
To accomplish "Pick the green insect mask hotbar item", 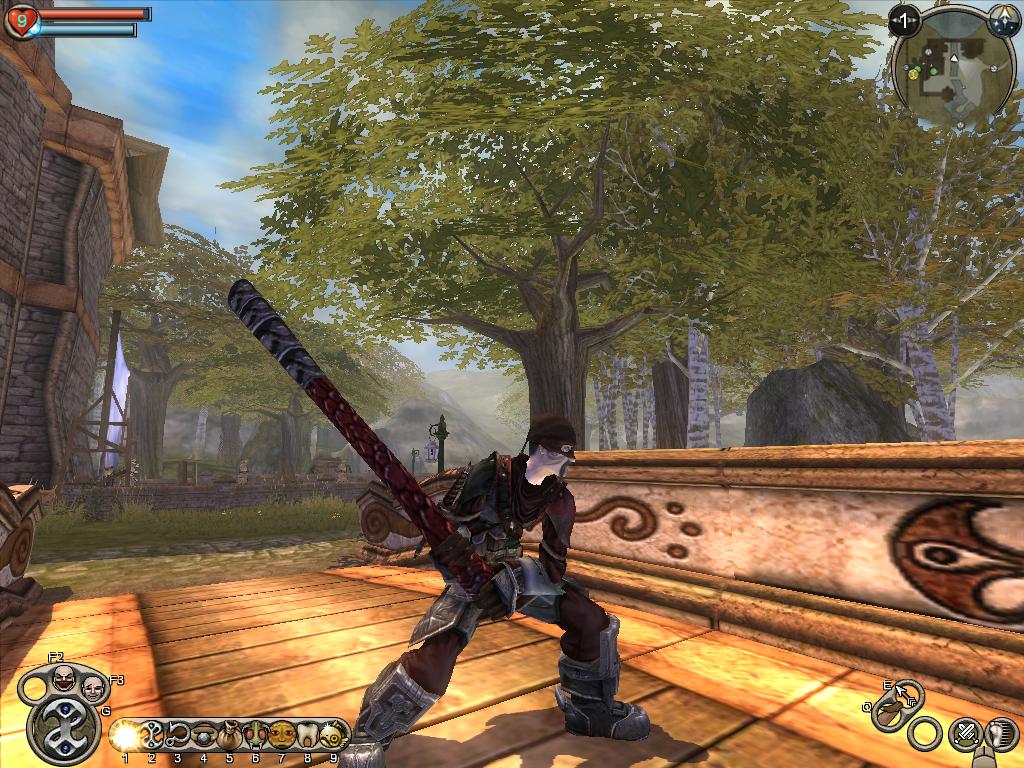I will point(256,736).
